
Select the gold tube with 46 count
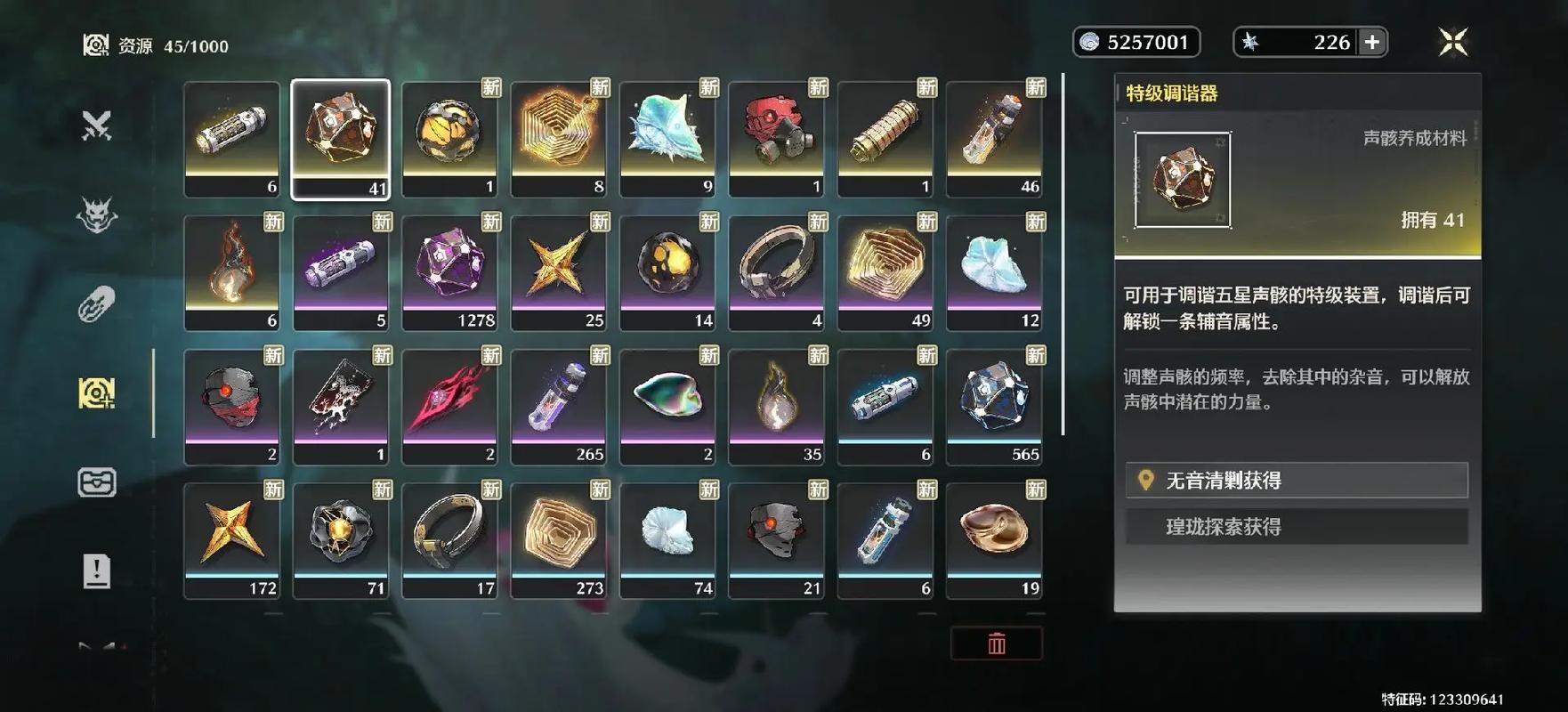[x=994, y=139]
